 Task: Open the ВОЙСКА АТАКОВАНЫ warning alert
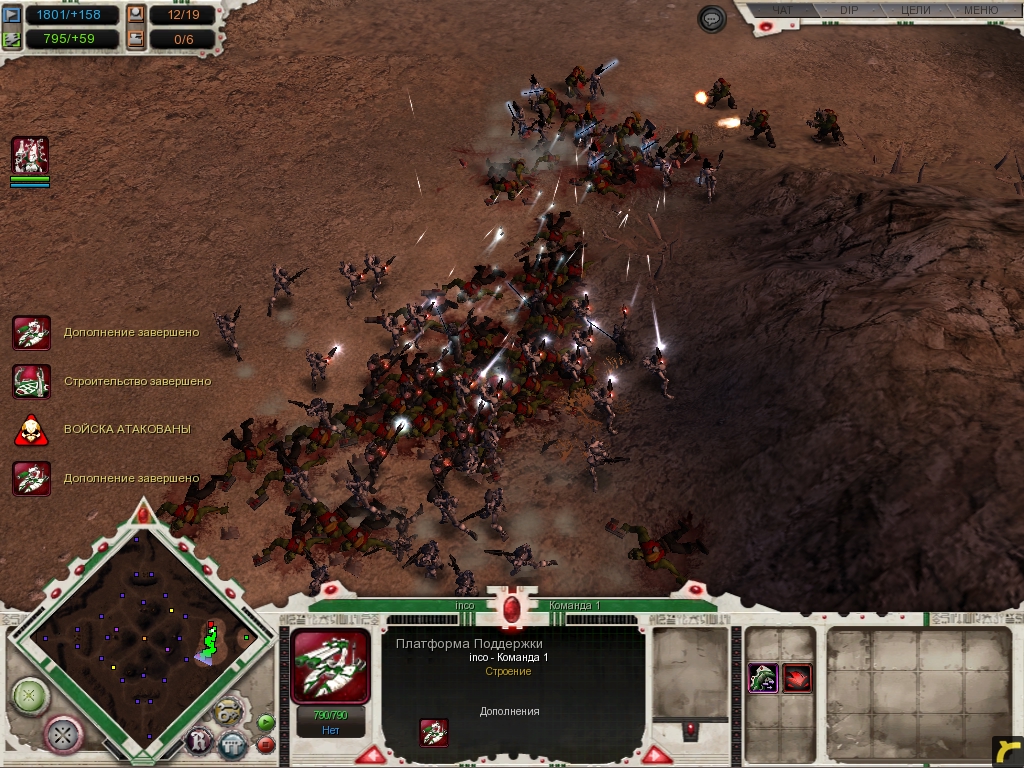(x=31, y=429)
